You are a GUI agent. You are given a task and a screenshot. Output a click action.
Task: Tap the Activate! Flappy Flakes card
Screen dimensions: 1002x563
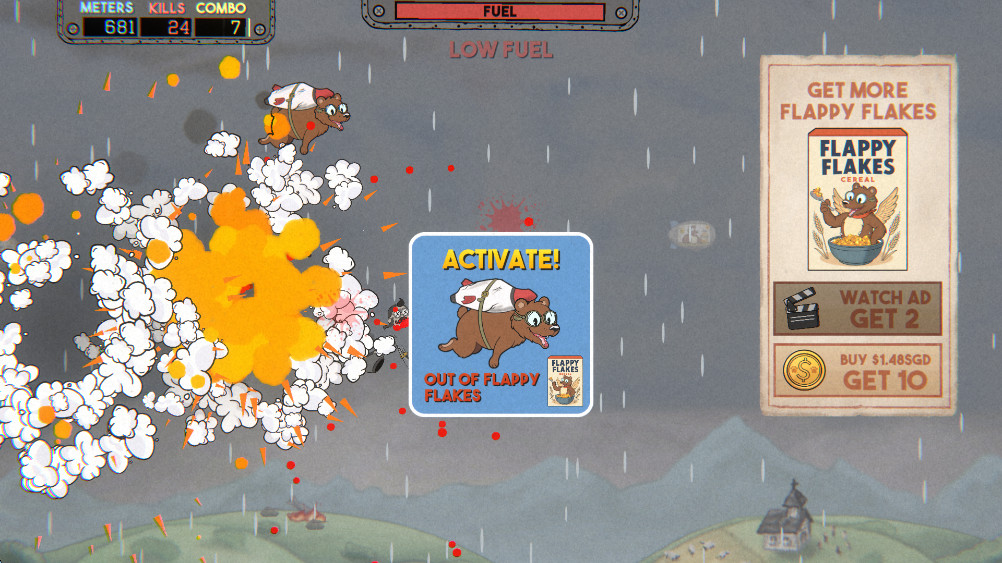pos(501,324)
